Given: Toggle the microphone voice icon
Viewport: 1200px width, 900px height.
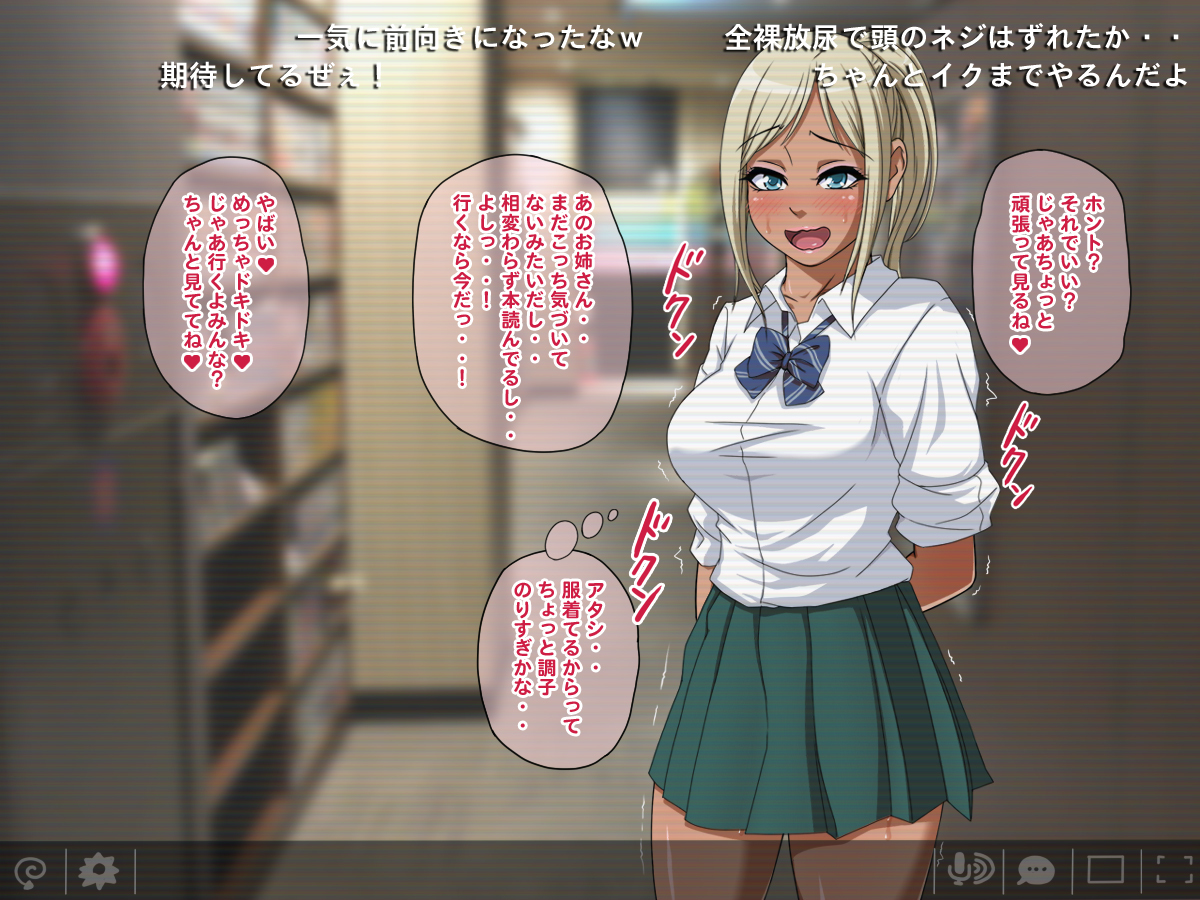Looking at the screenshot, I should 968,870.
